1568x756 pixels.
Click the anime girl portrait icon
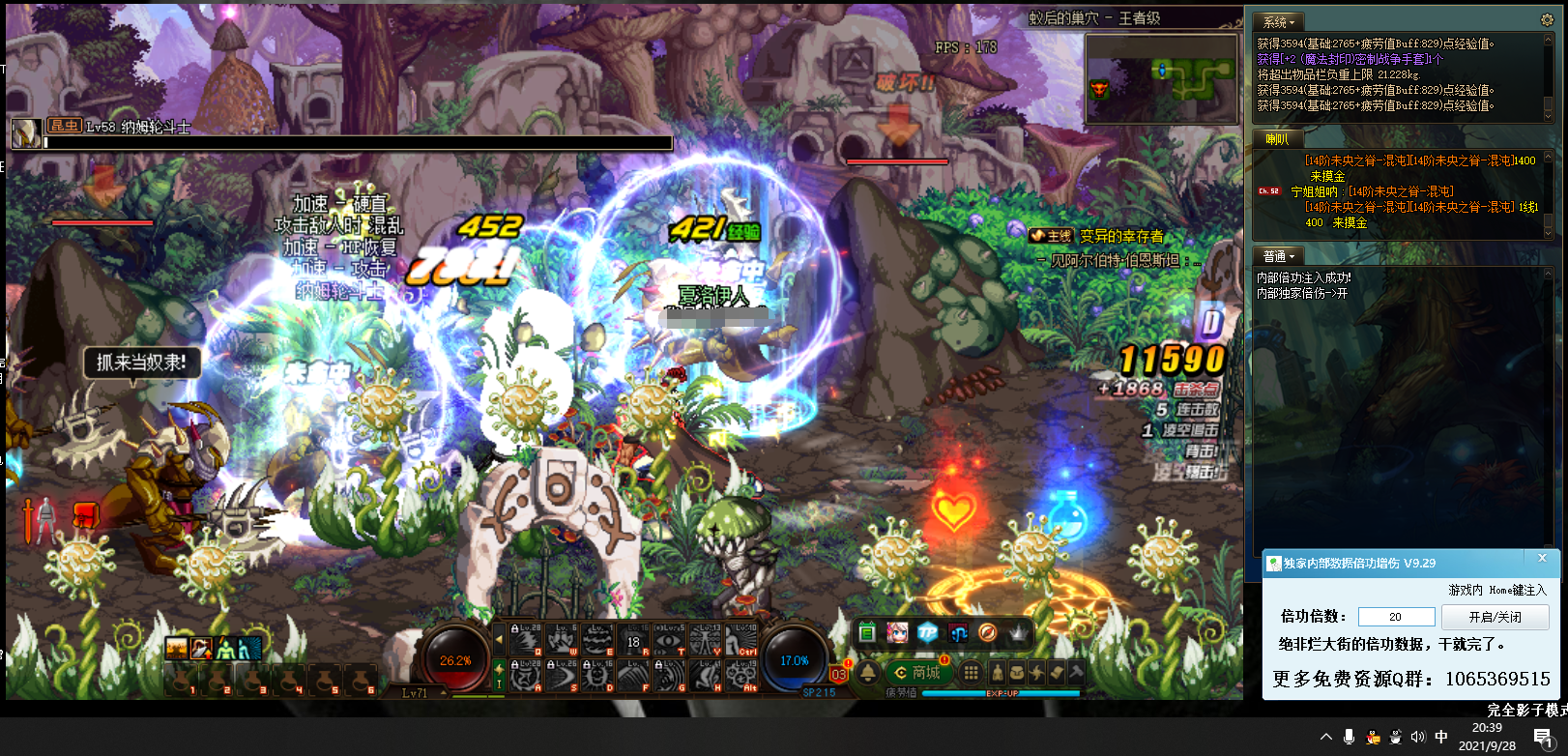pos(897,633)
